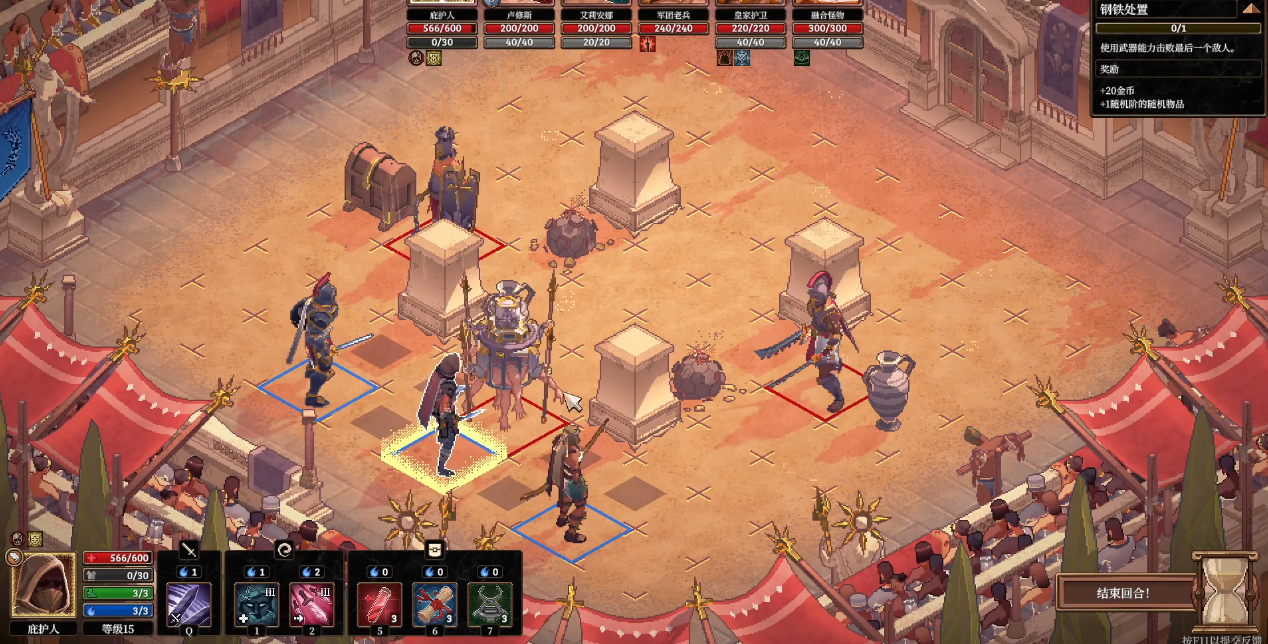Image resolution: width=1268 pixels, height=644 pixels.
Task: Open the weapon abilities sword tab
Action: coord(189,549)
